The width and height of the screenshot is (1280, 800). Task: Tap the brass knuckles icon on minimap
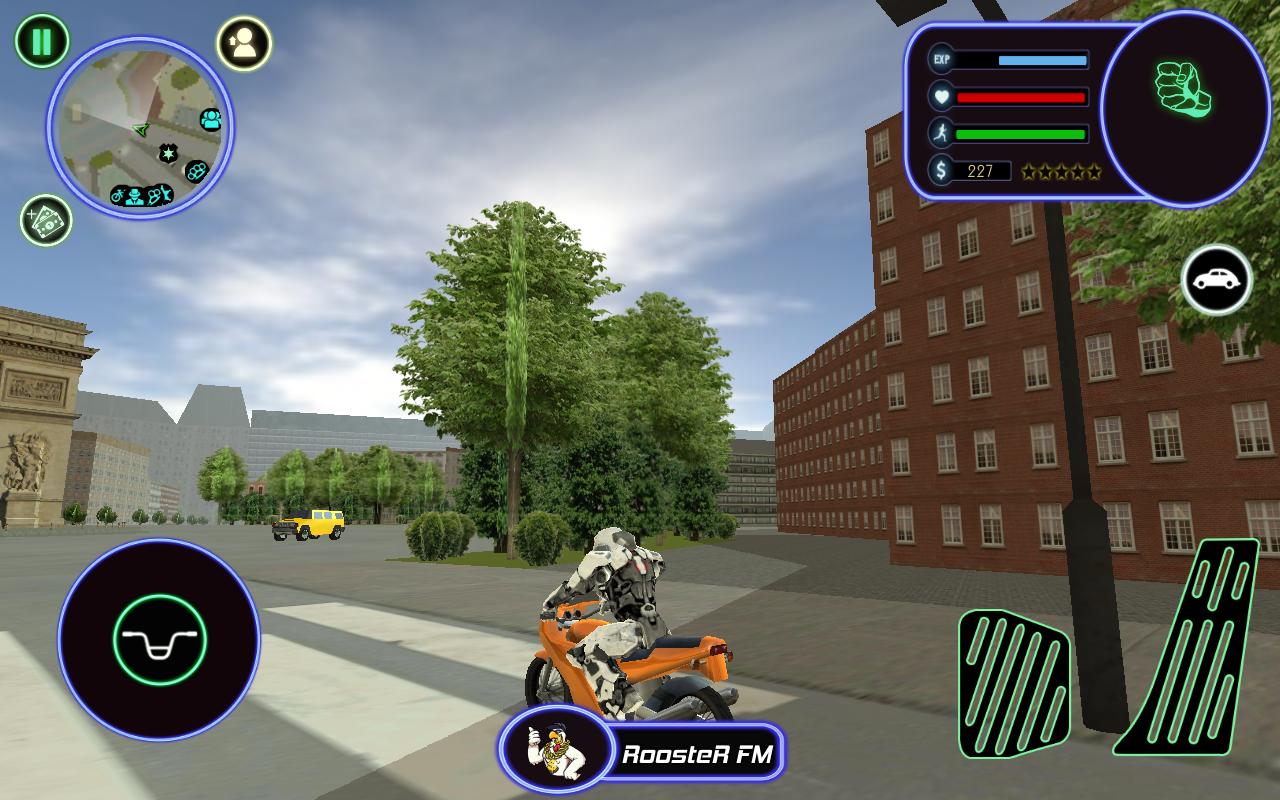(x=197, y=171)
